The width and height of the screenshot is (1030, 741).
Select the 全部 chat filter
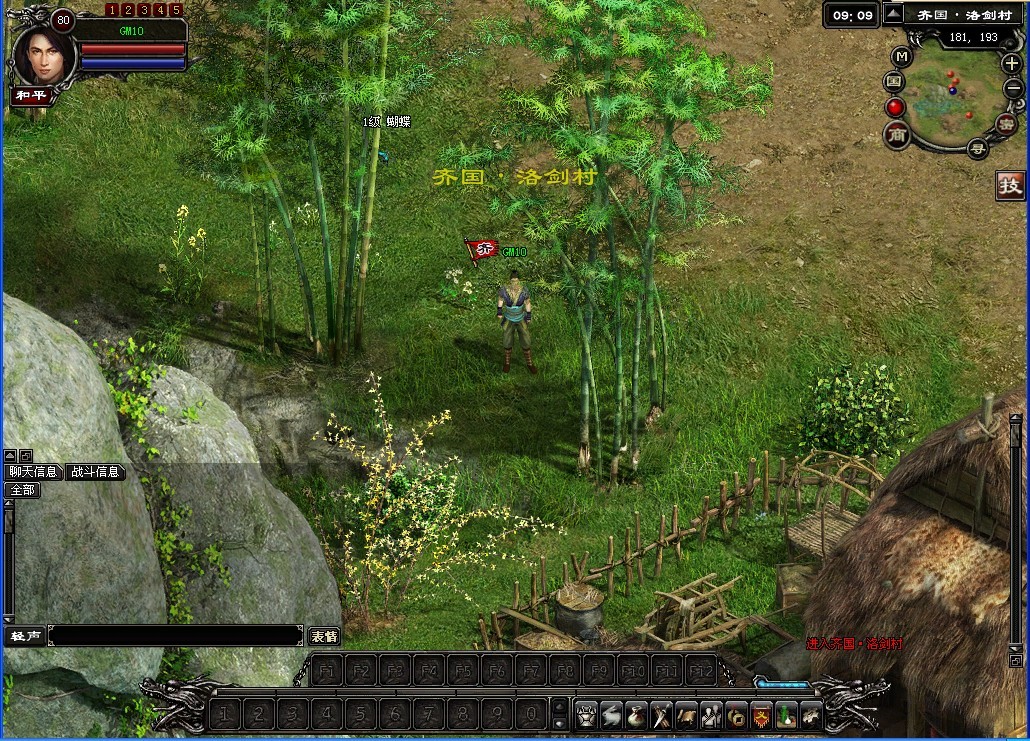click(x=23, y=490)
